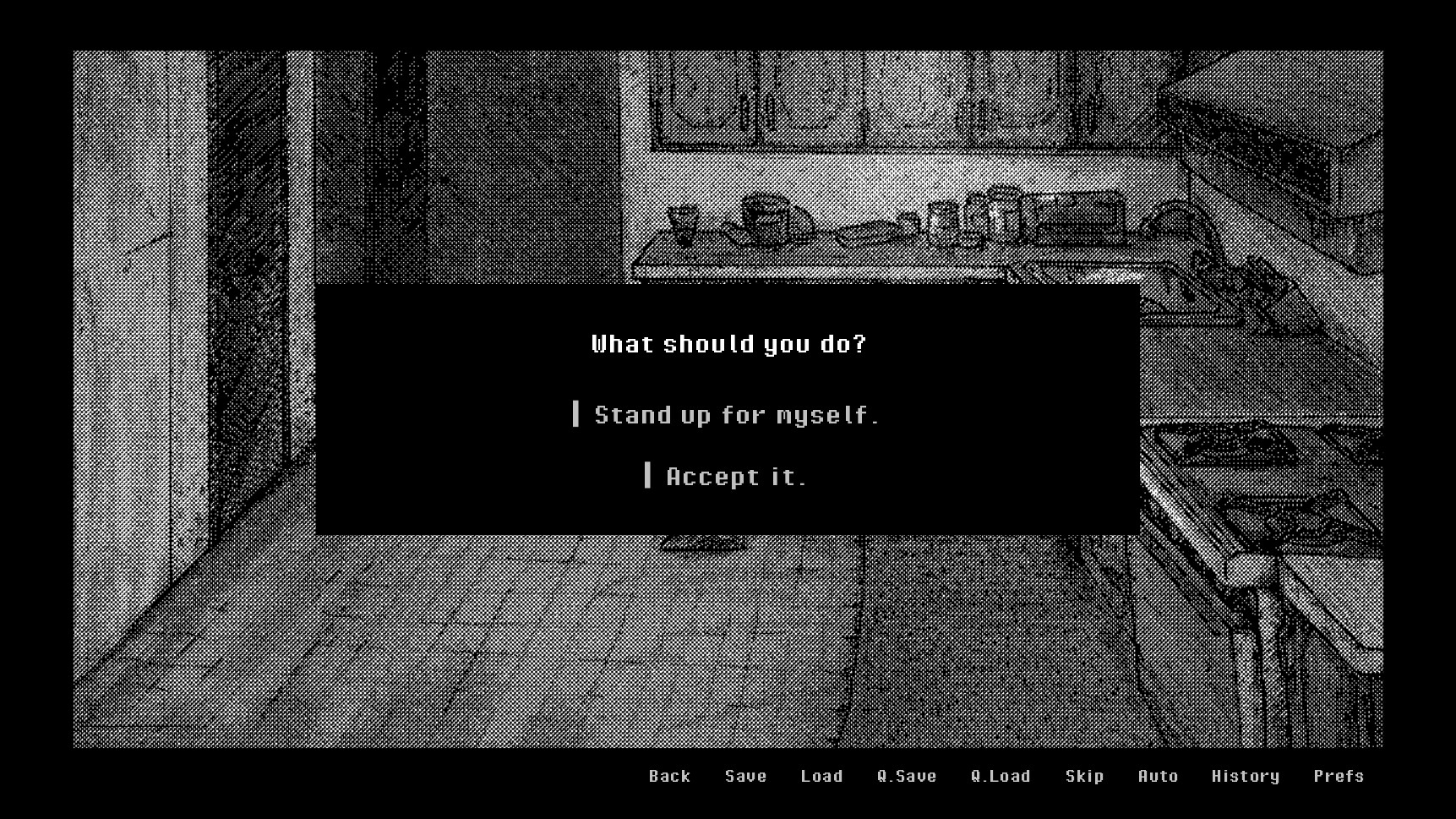
Task: Click Prefs to adjust game settings
Action: (x=1339, y=776)
